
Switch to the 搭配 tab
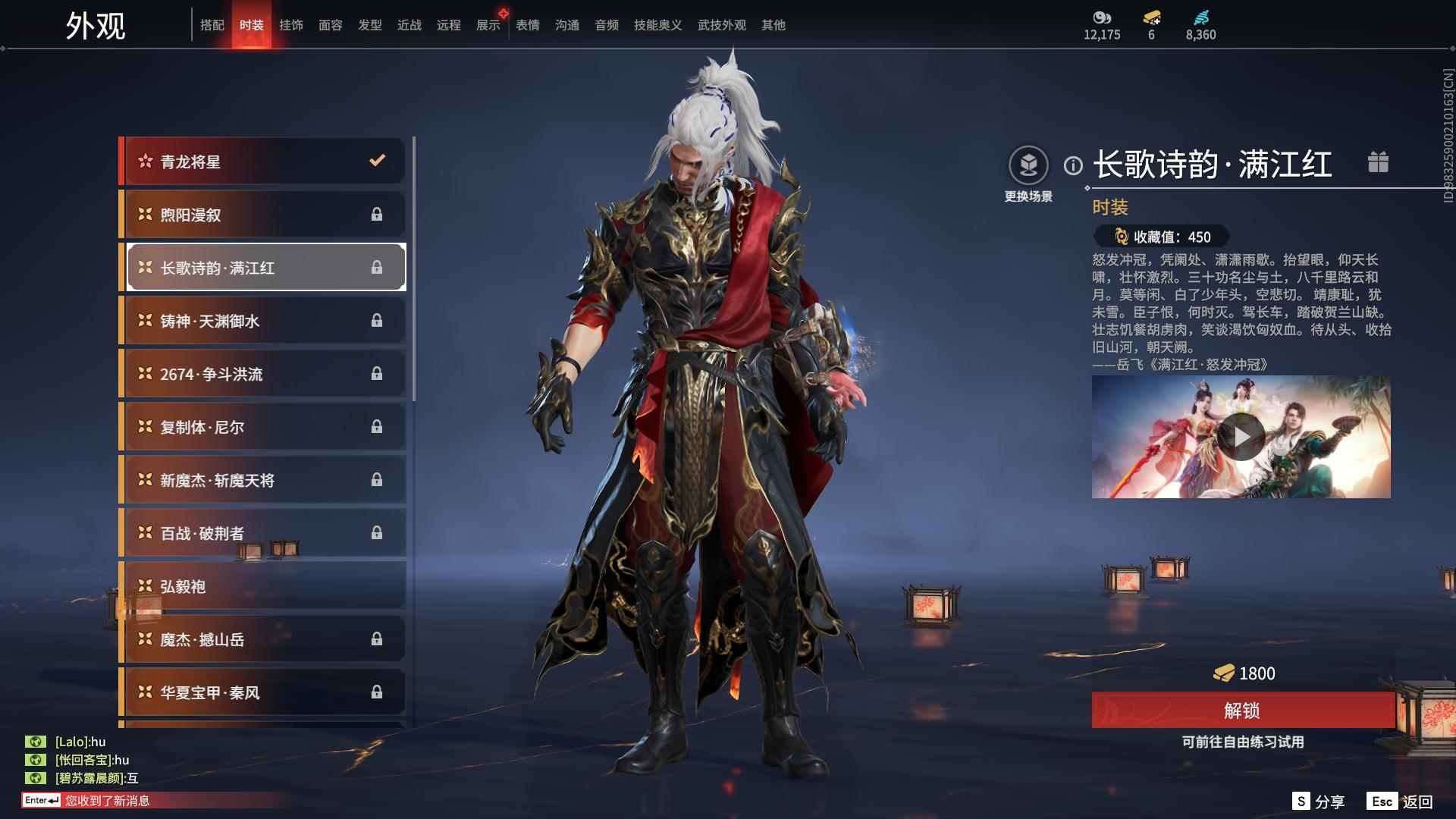(212, 25)
